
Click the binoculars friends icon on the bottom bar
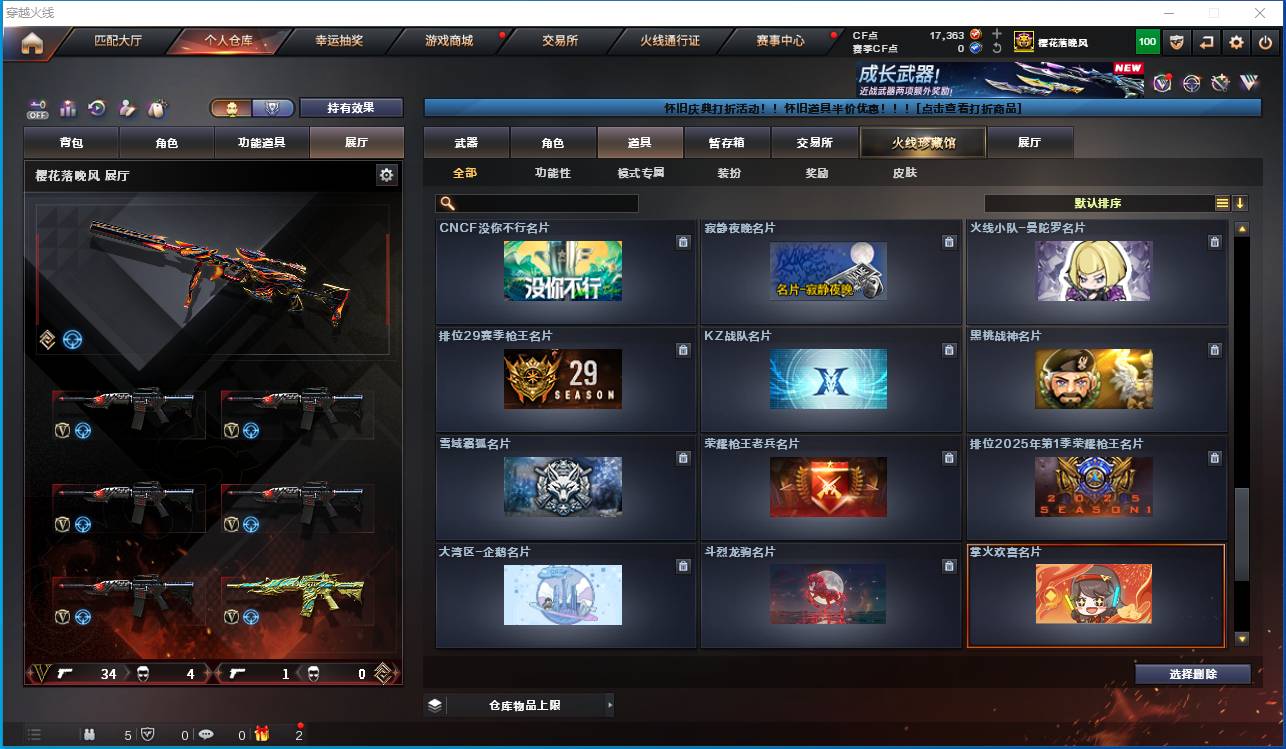(x=91, y=734)
